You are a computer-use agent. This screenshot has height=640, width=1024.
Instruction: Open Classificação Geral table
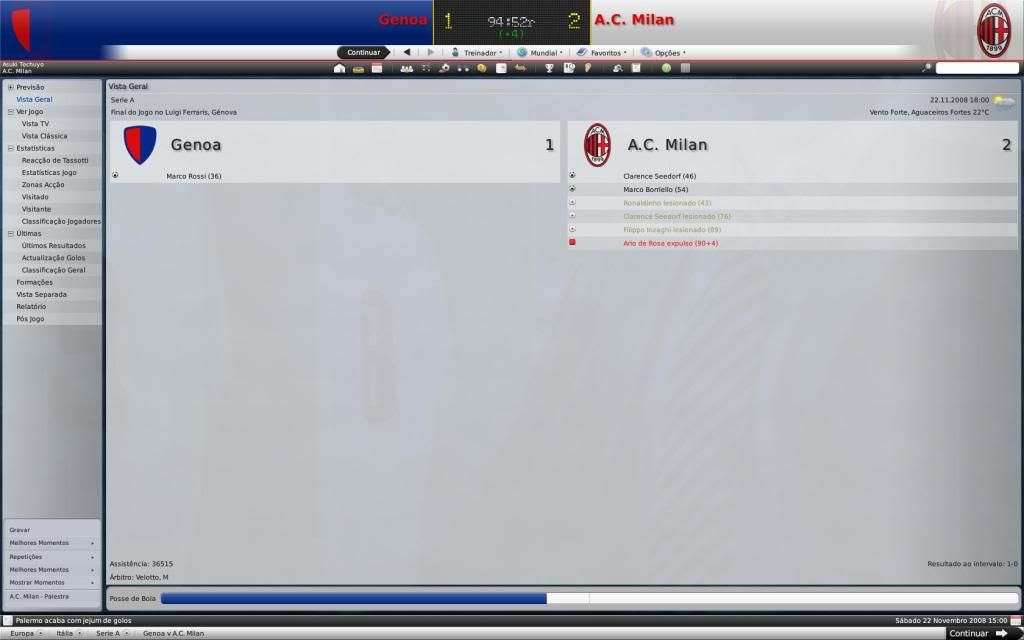53,270
